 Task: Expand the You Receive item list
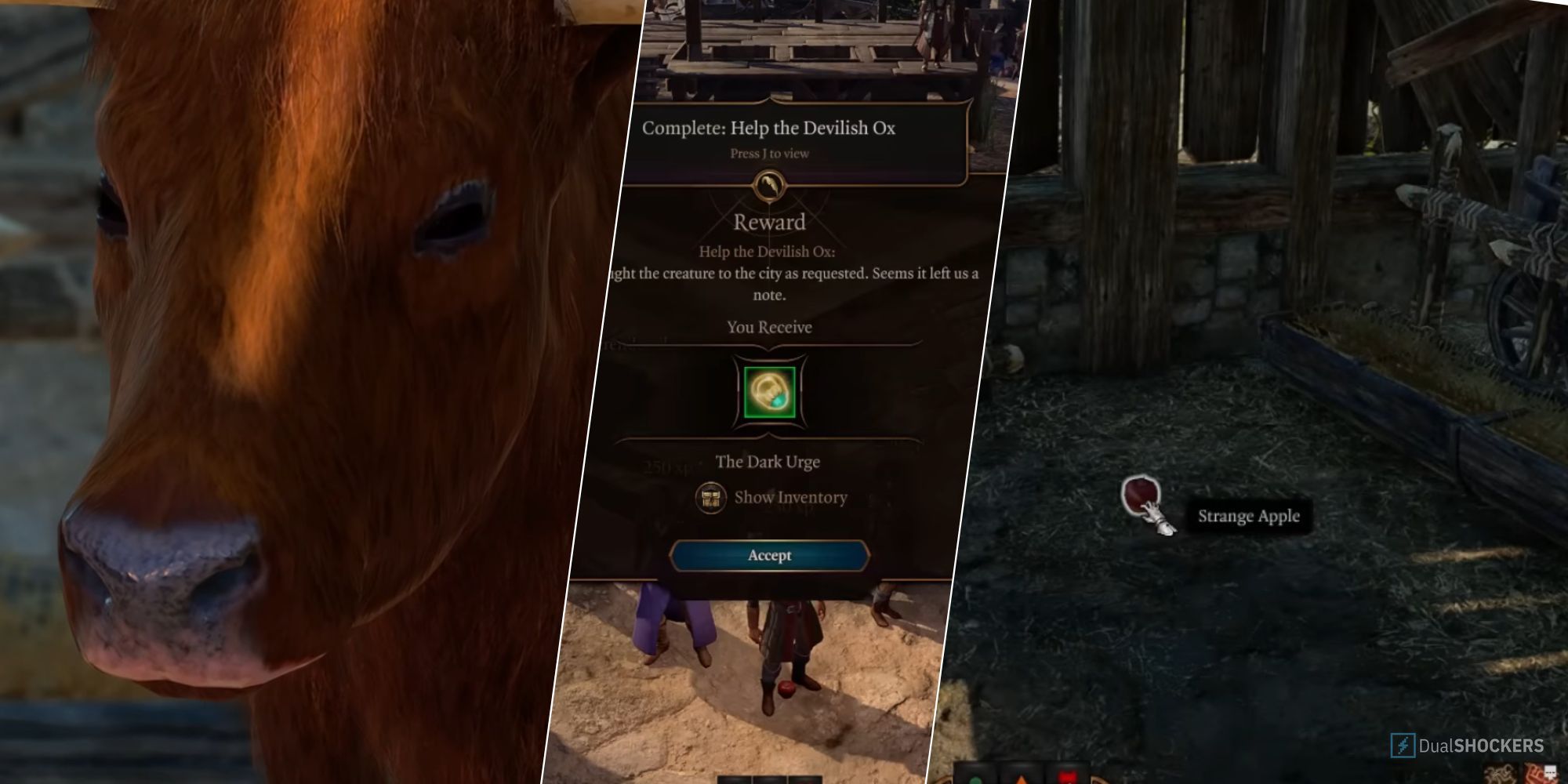(768, 327)
